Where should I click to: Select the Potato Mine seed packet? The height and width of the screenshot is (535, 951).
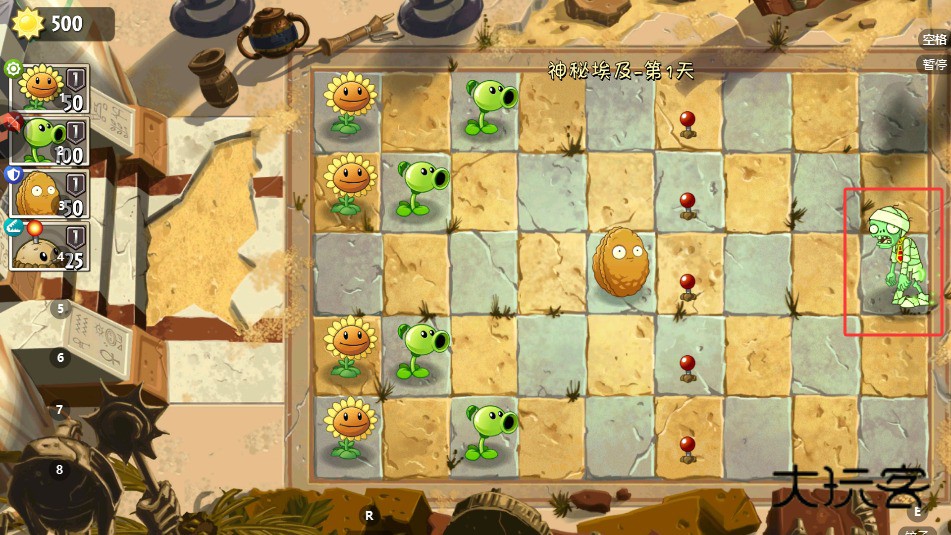click(x=49, y=245)
